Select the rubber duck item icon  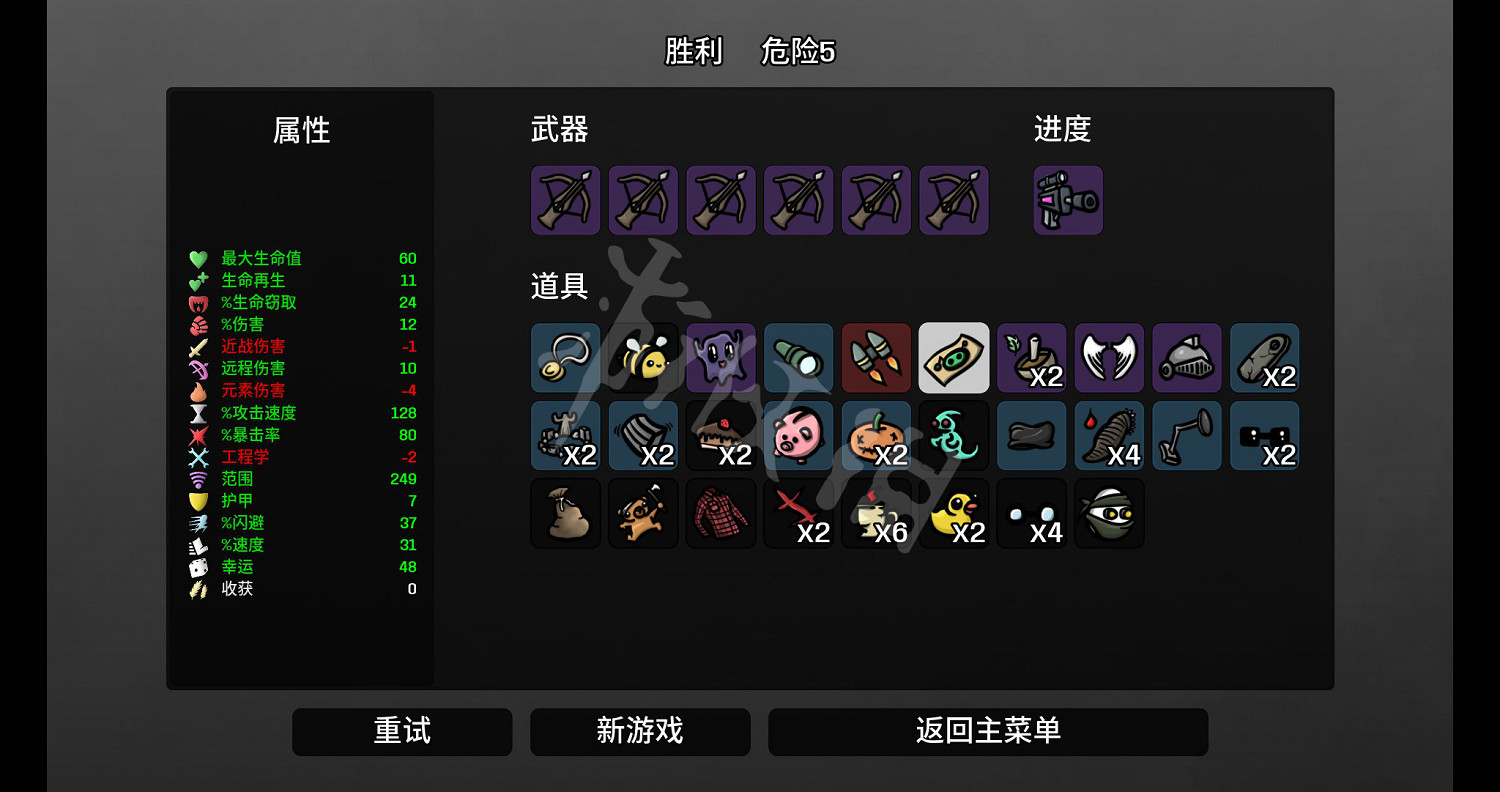tap(954, 513)
